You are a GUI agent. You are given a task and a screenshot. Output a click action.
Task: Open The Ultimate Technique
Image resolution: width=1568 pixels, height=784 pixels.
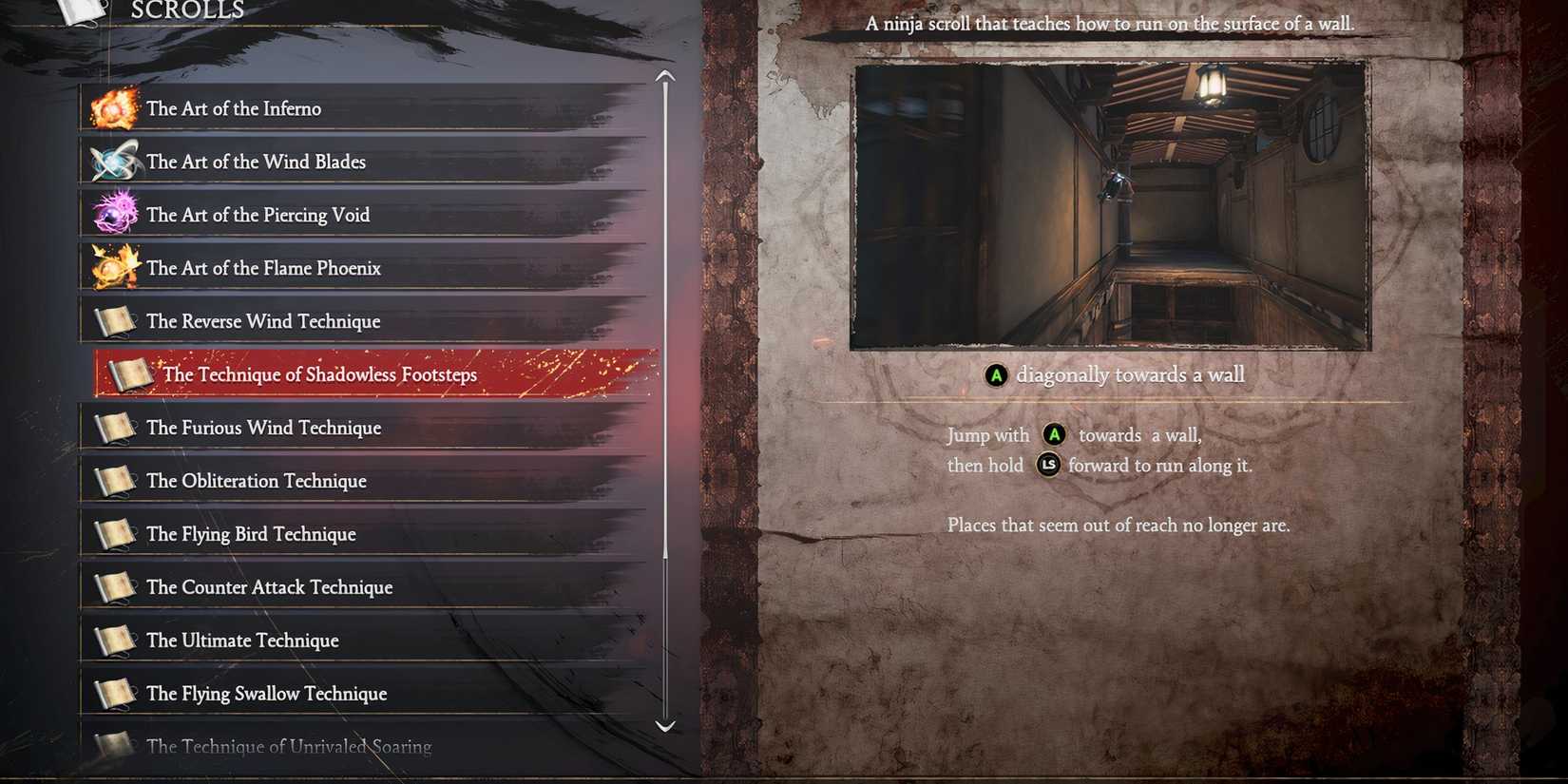coord(242,641)
